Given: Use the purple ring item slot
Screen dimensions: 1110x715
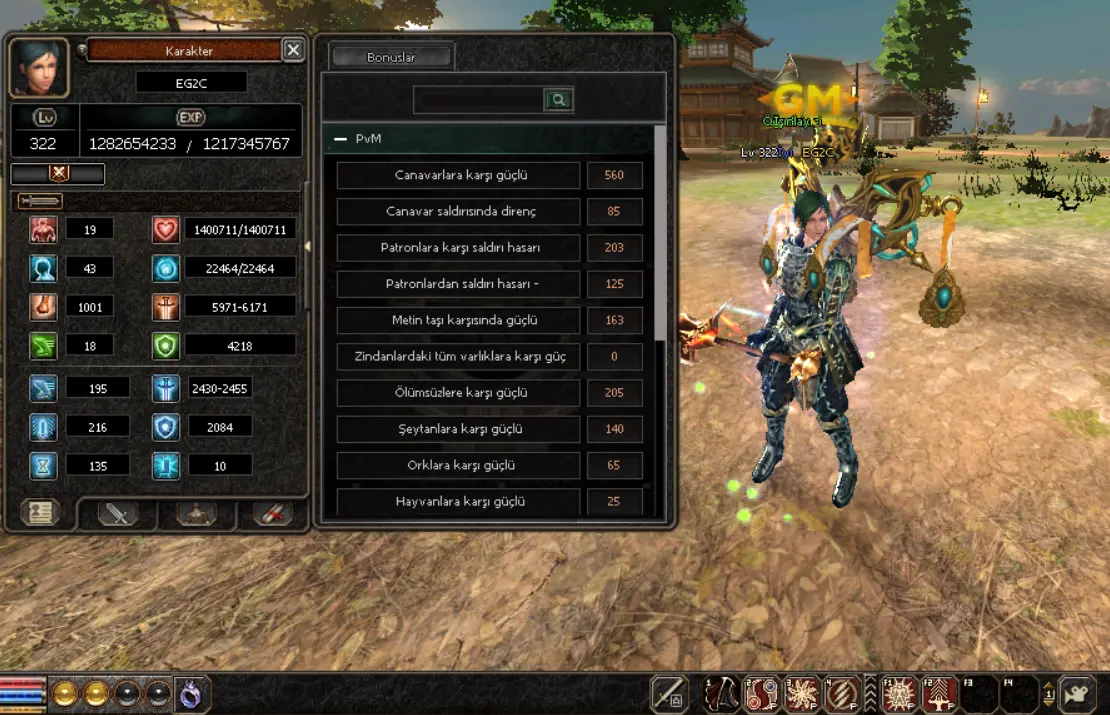Looking at the screenshot, I should click(x=192, y=694).
